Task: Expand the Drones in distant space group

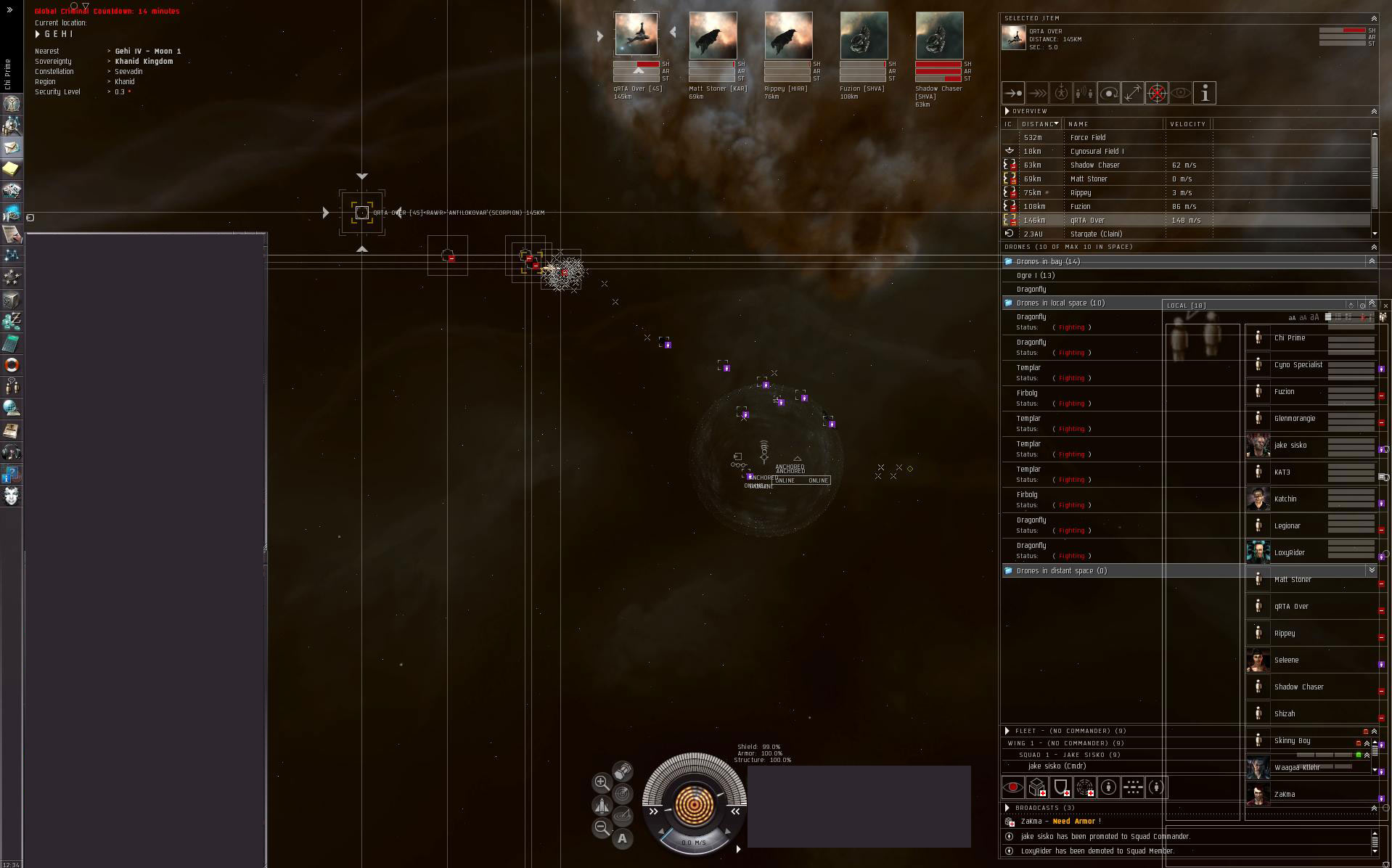Action: pos(1008,571)
